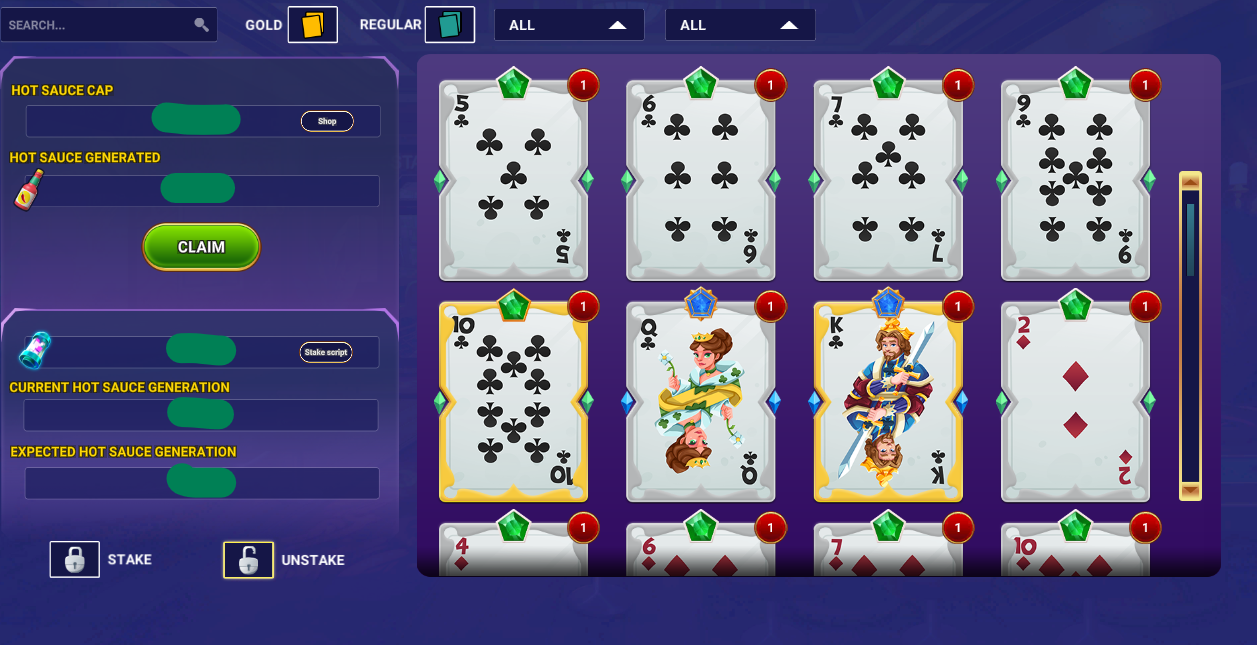Choose the gold King of clubs card
This screenshot has height=645, width=1257.
click(888, 402)
